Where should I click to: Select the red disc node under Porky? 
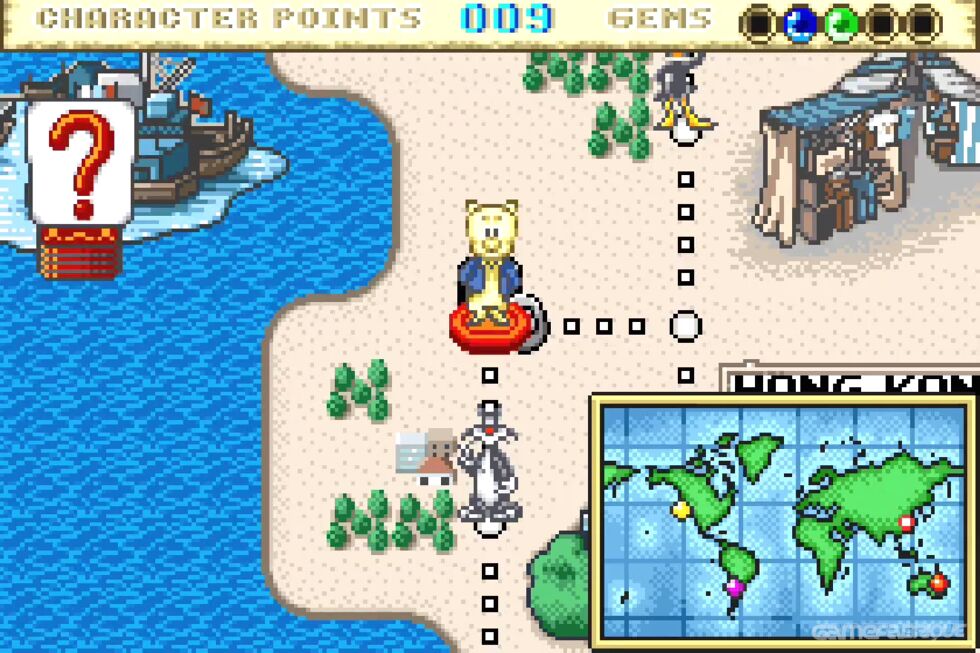click(489, 327)
